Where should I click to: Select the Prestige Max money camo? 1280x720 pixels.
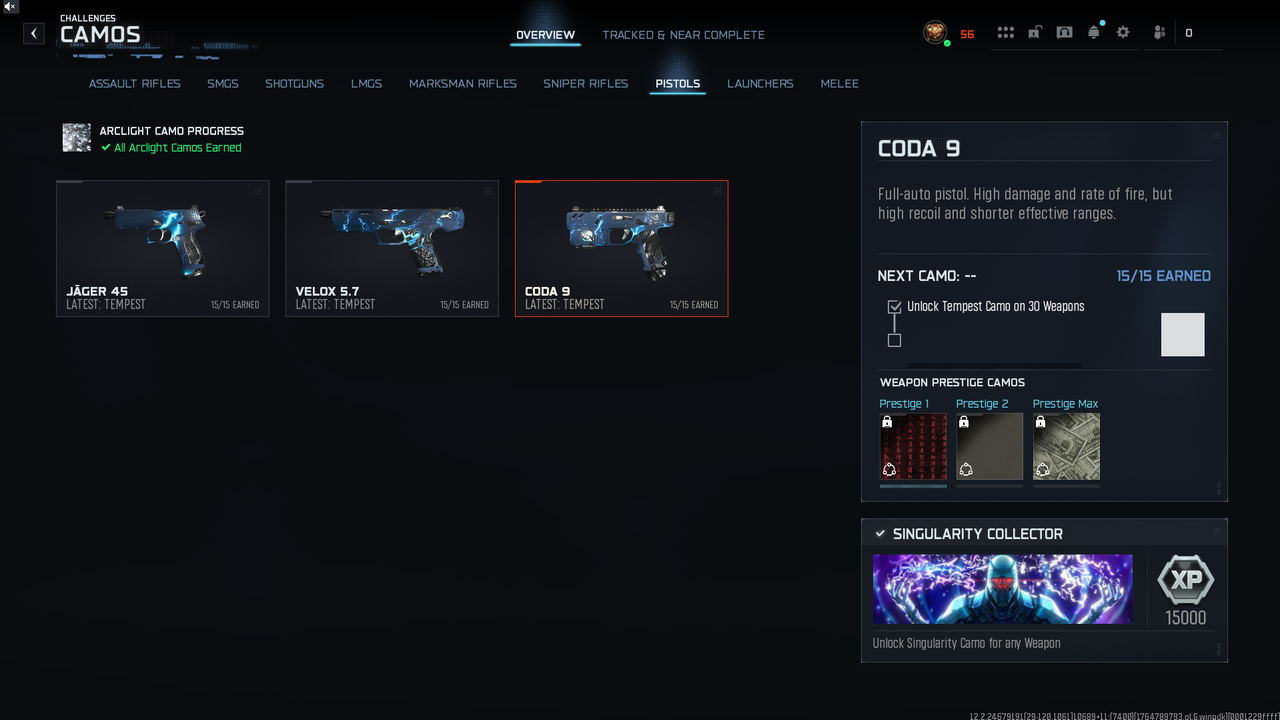pos(1066,447)
